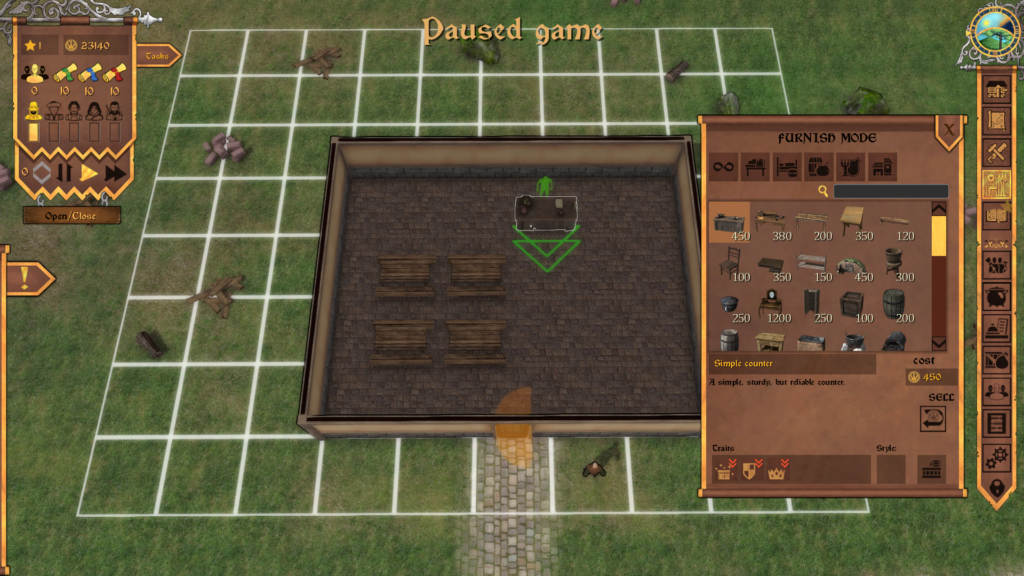Filter furniture by the bed category
Image resolution: width=1024 pixels, height=576 pixels.
(x=786, y=167)
